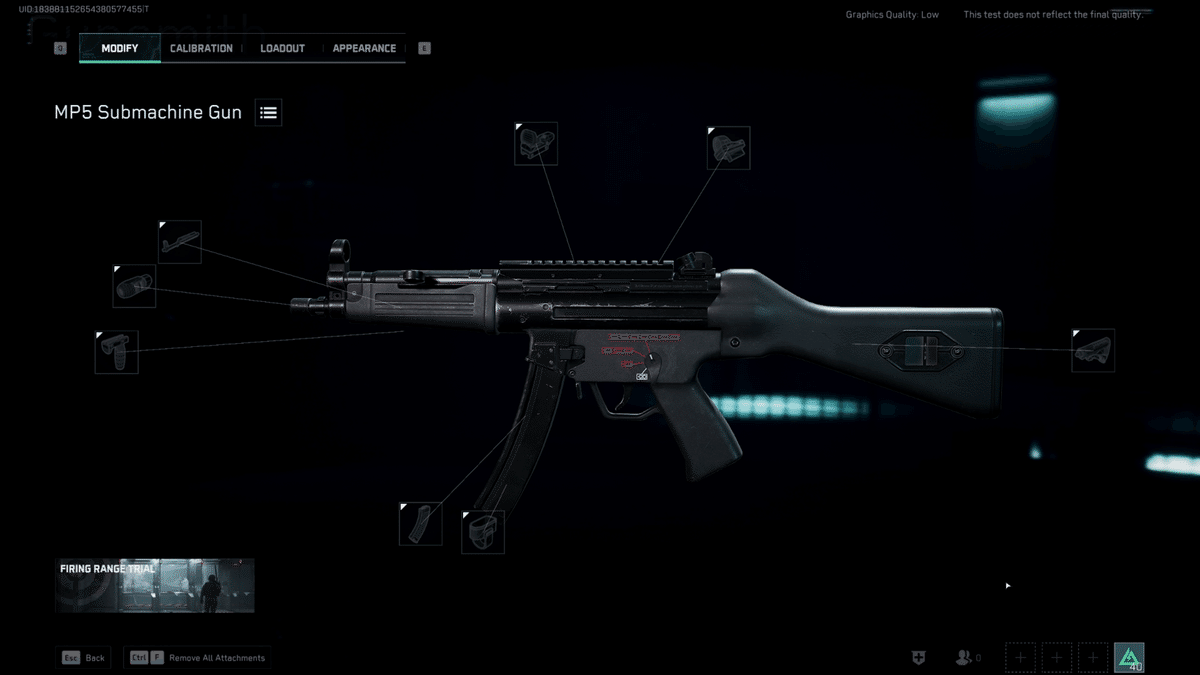
Task: Open the Appearance tab
Action: tap(364, 48)
